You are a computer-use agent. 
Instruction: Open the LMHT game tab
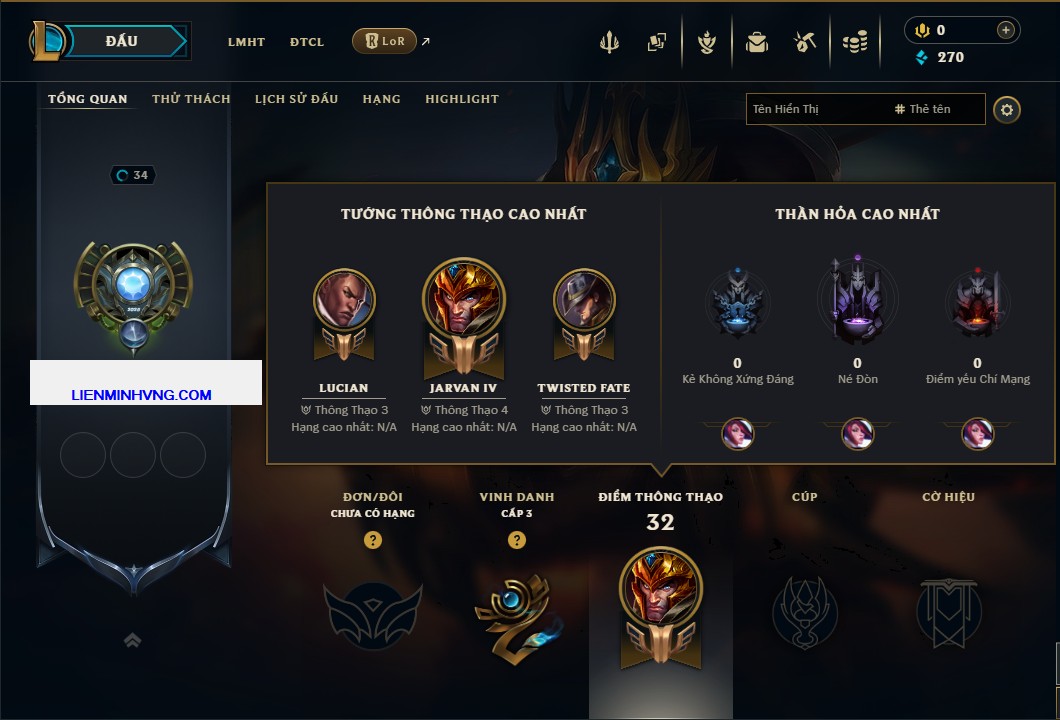tap(246, 42)
